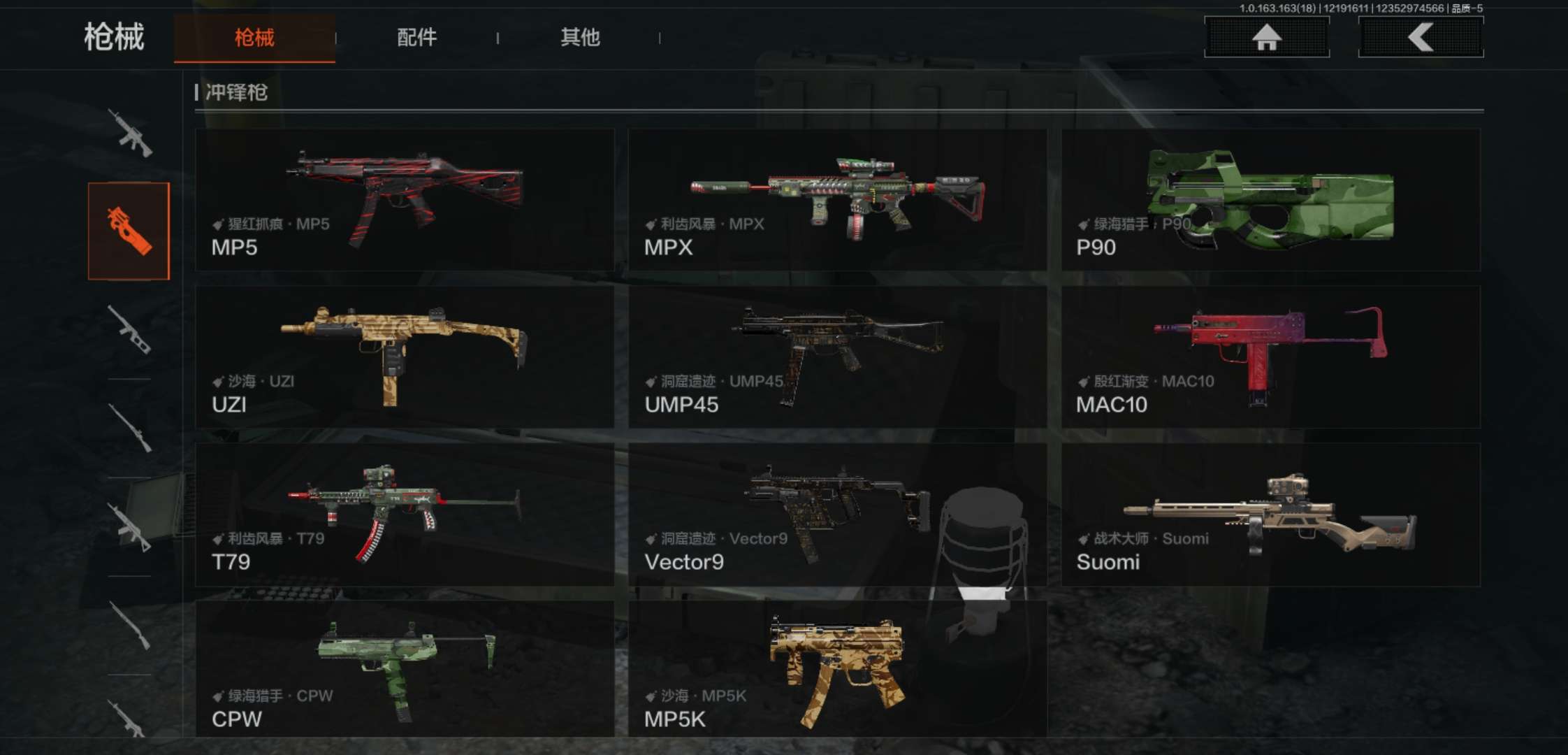Select the 枪械 tab
Image resolution: width=1568 pixels, height=755 pixels.
254,38
